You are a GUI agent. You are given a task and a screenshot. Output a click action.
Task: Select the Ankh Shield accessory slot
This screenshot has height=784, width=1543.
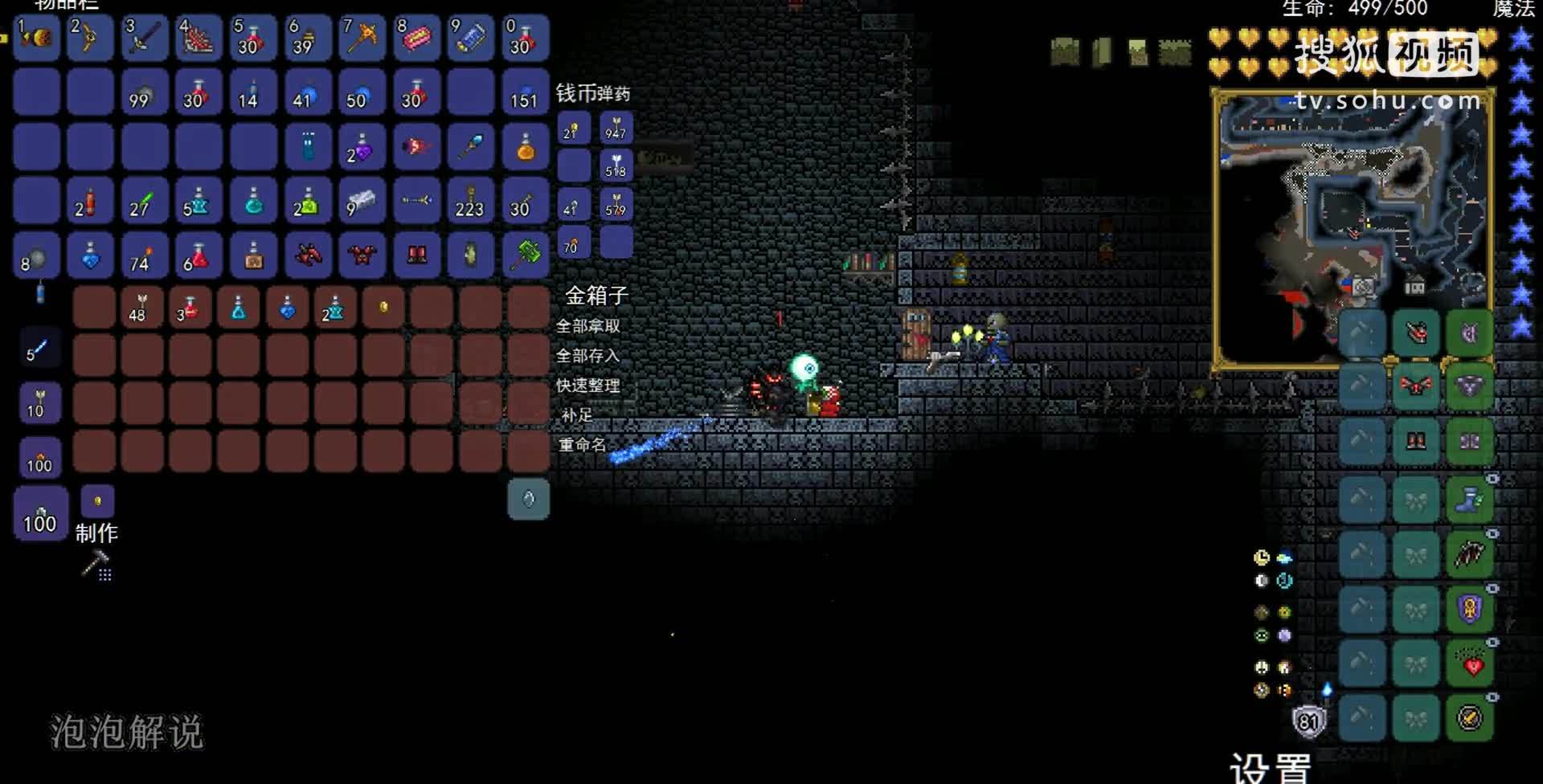pos(1469,609)
